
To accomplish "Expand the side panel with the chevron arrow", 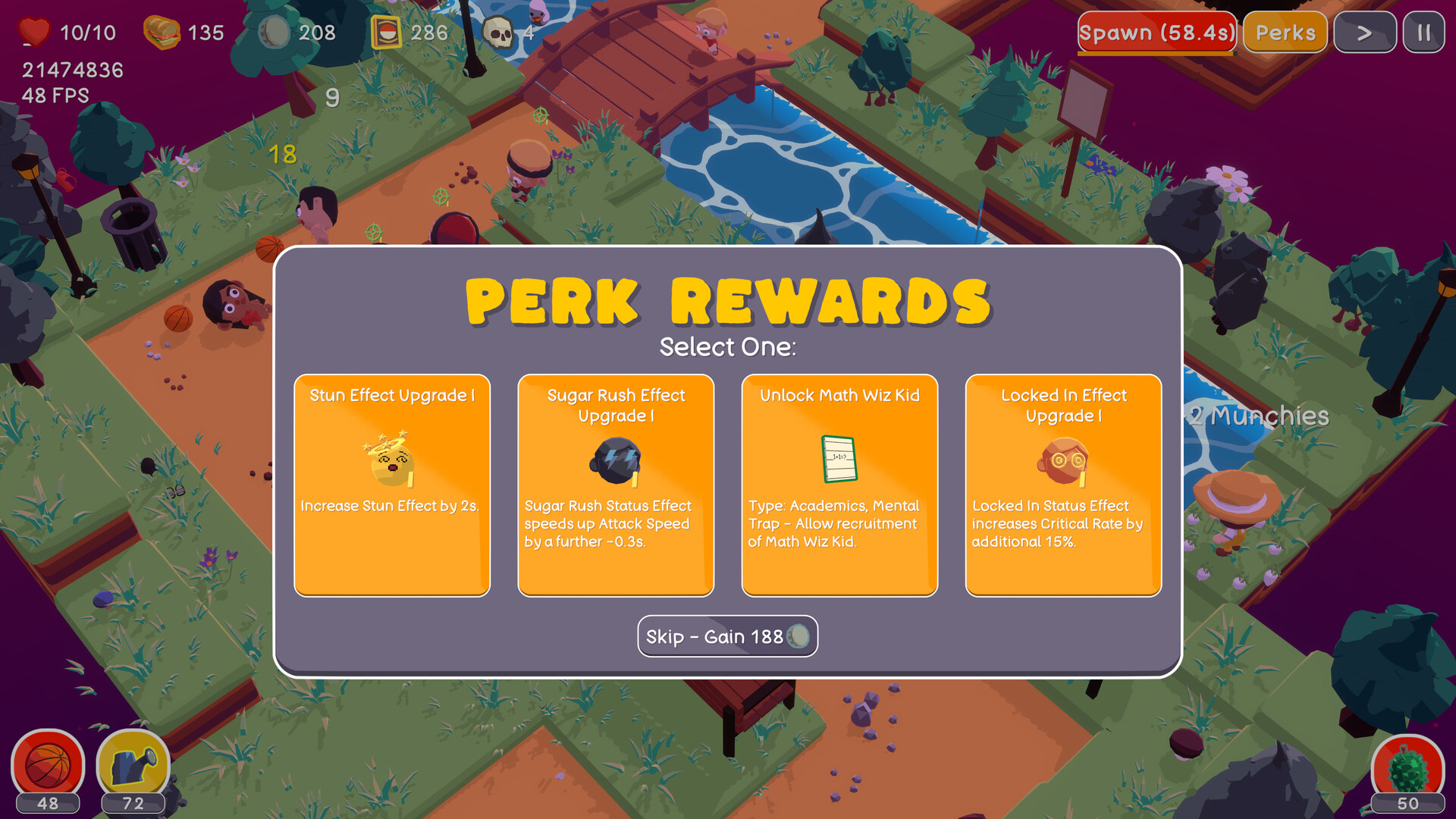I will point(1364,32).
